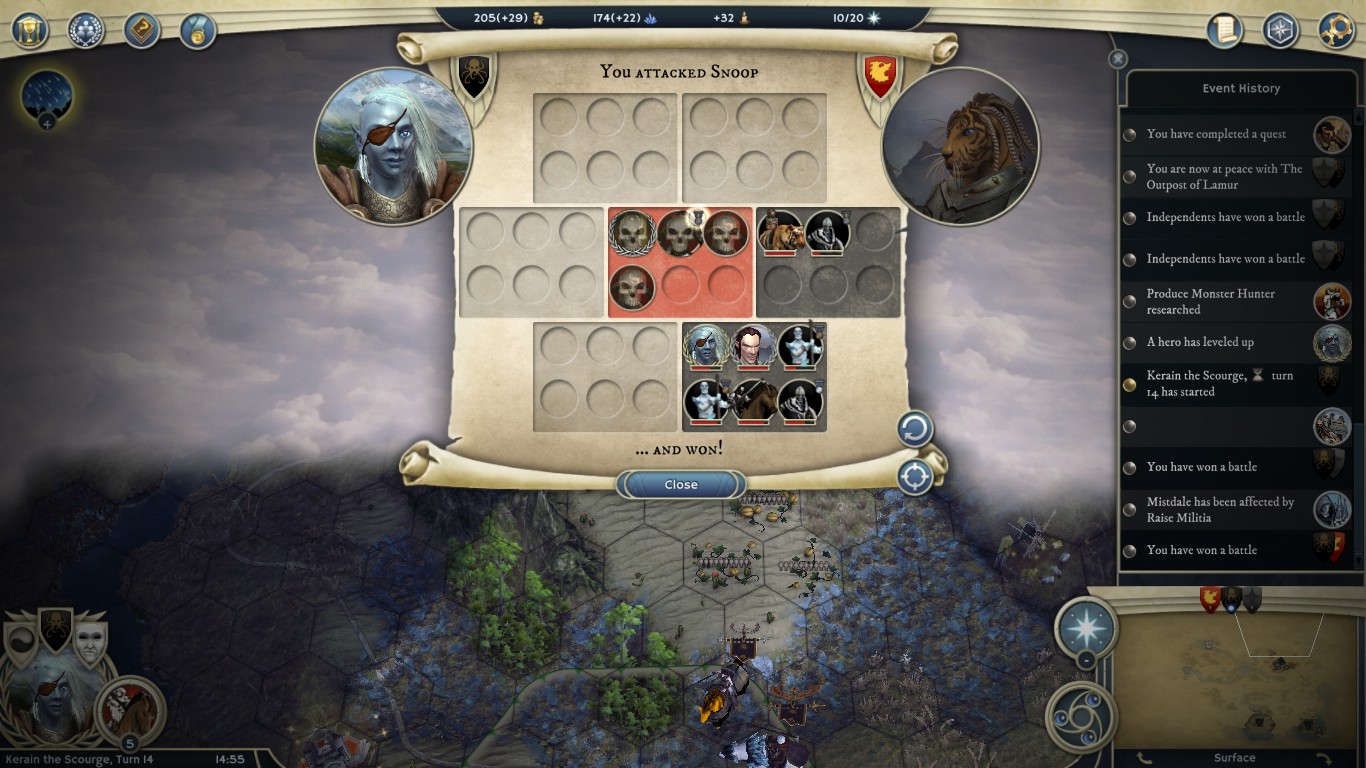Click the replay battle circular arrow button
The width and height of the screenshot is (1366, 768).
[x=914, y=430]
